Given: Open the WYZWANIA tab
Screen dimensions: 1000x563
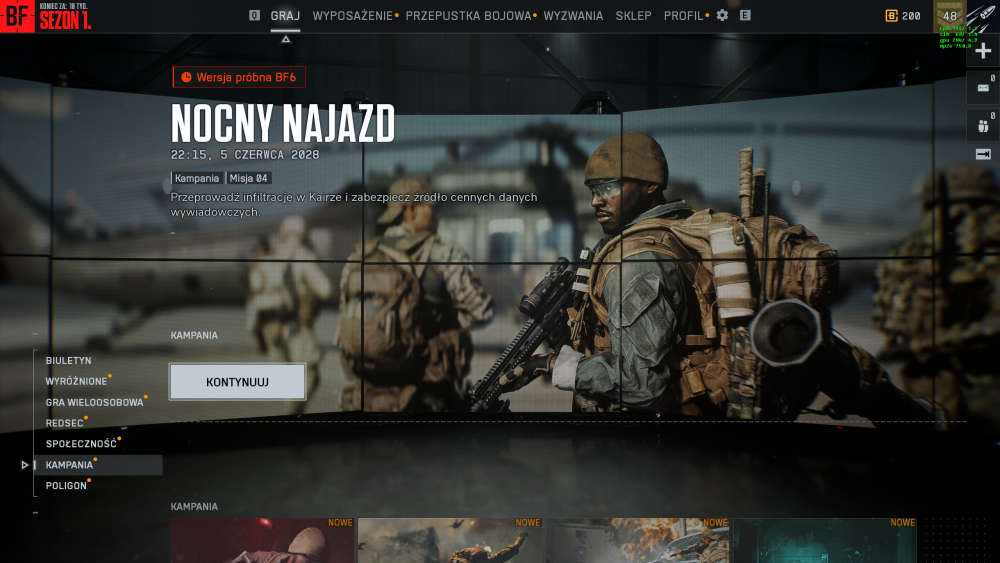Looking at the screenshot, I should coord(573,16).
